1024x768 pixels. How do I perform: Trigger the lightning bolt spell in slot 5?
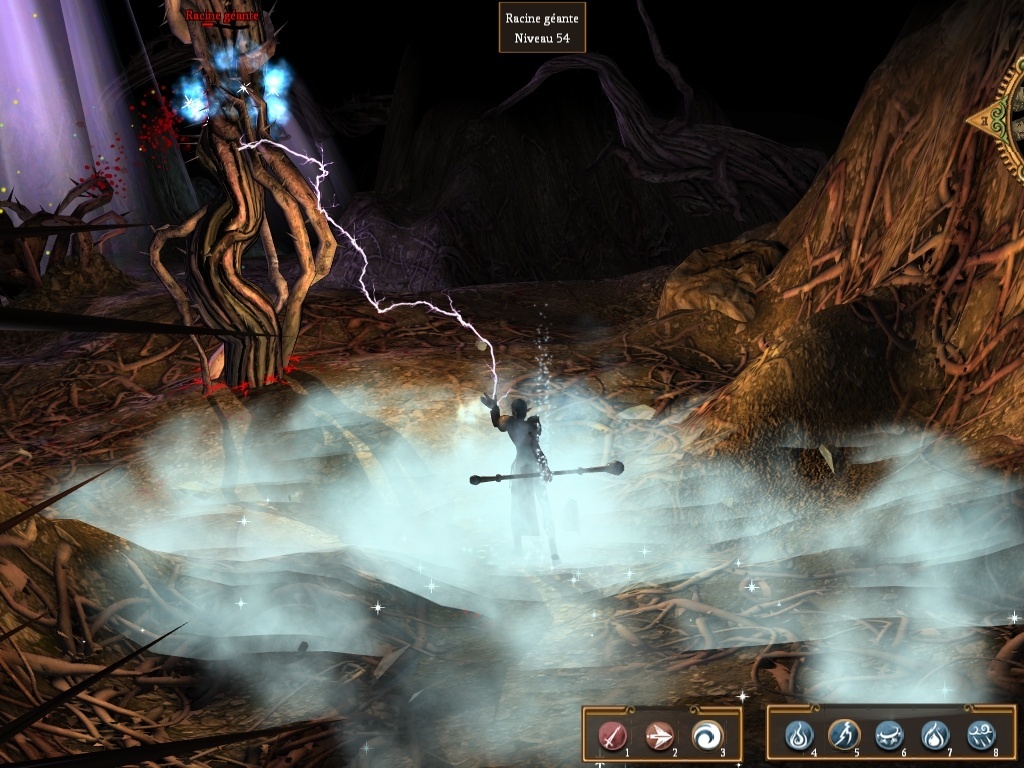[844, 736]
